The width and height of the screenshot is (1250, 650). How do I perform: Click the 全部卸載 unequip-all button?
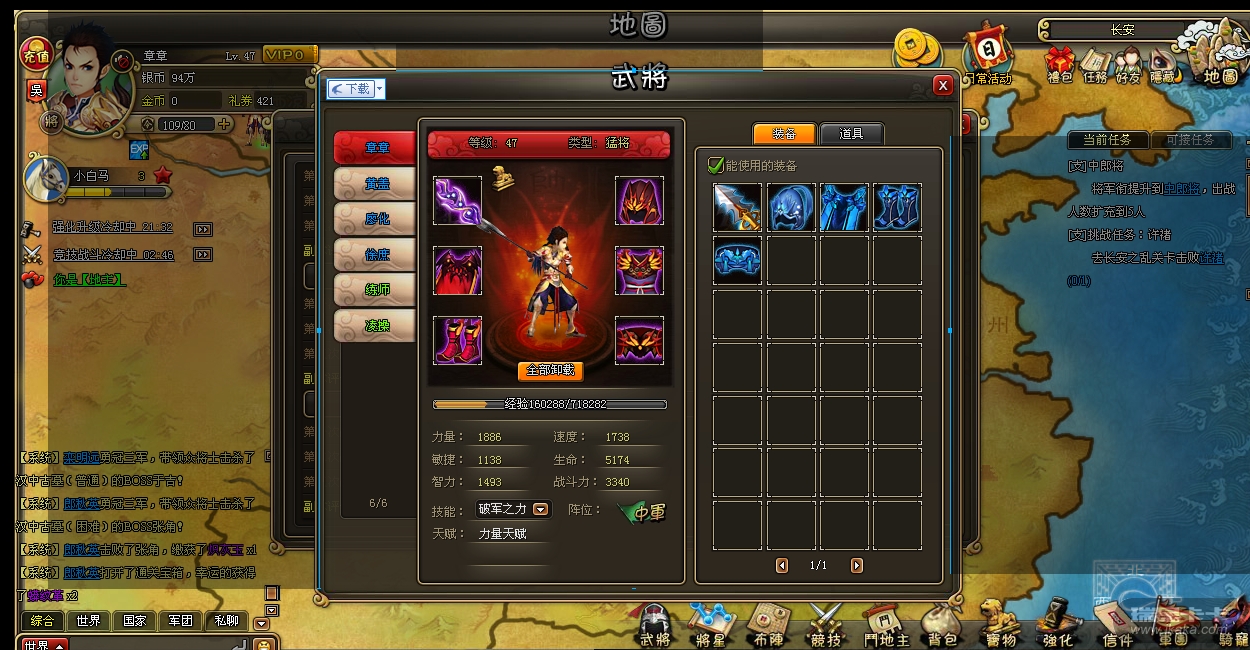(x=550, y=370)
